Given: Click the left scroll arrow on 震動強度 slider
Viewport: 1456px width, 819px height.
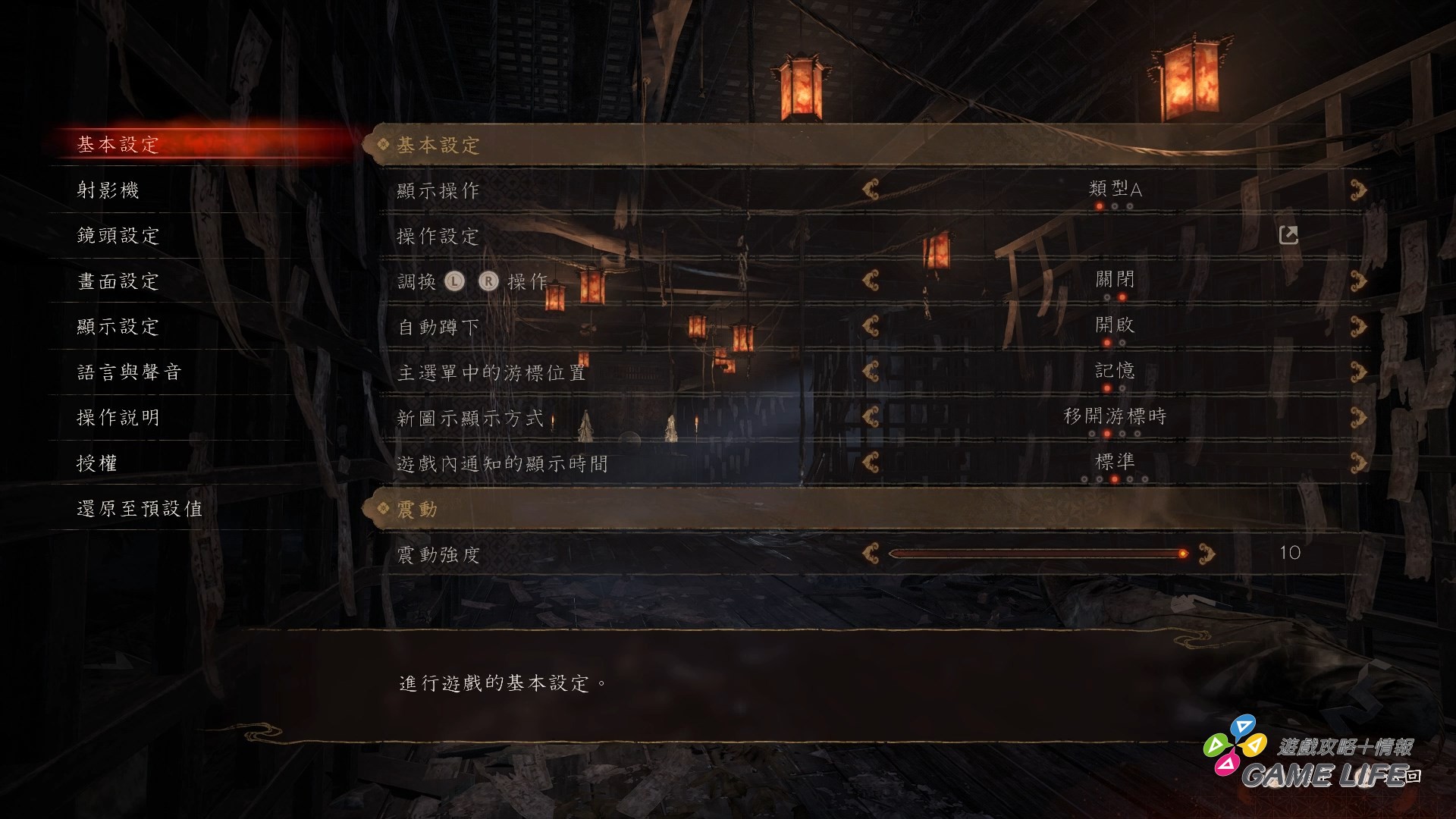Looking at the screenshot, I should tap(871, 552).
